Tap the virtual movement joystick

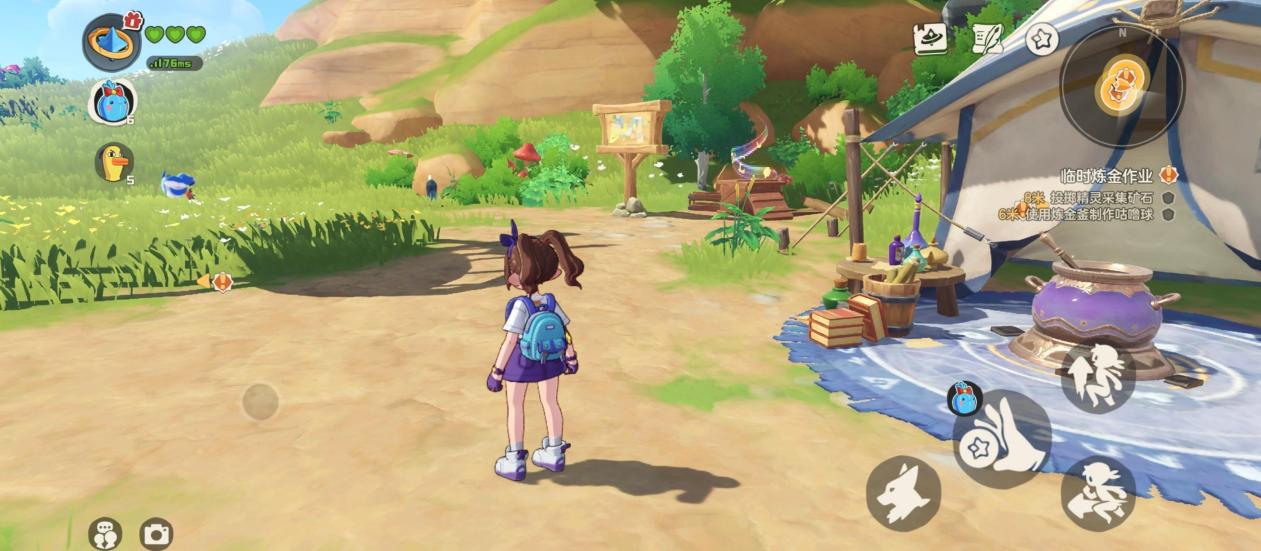260,402
